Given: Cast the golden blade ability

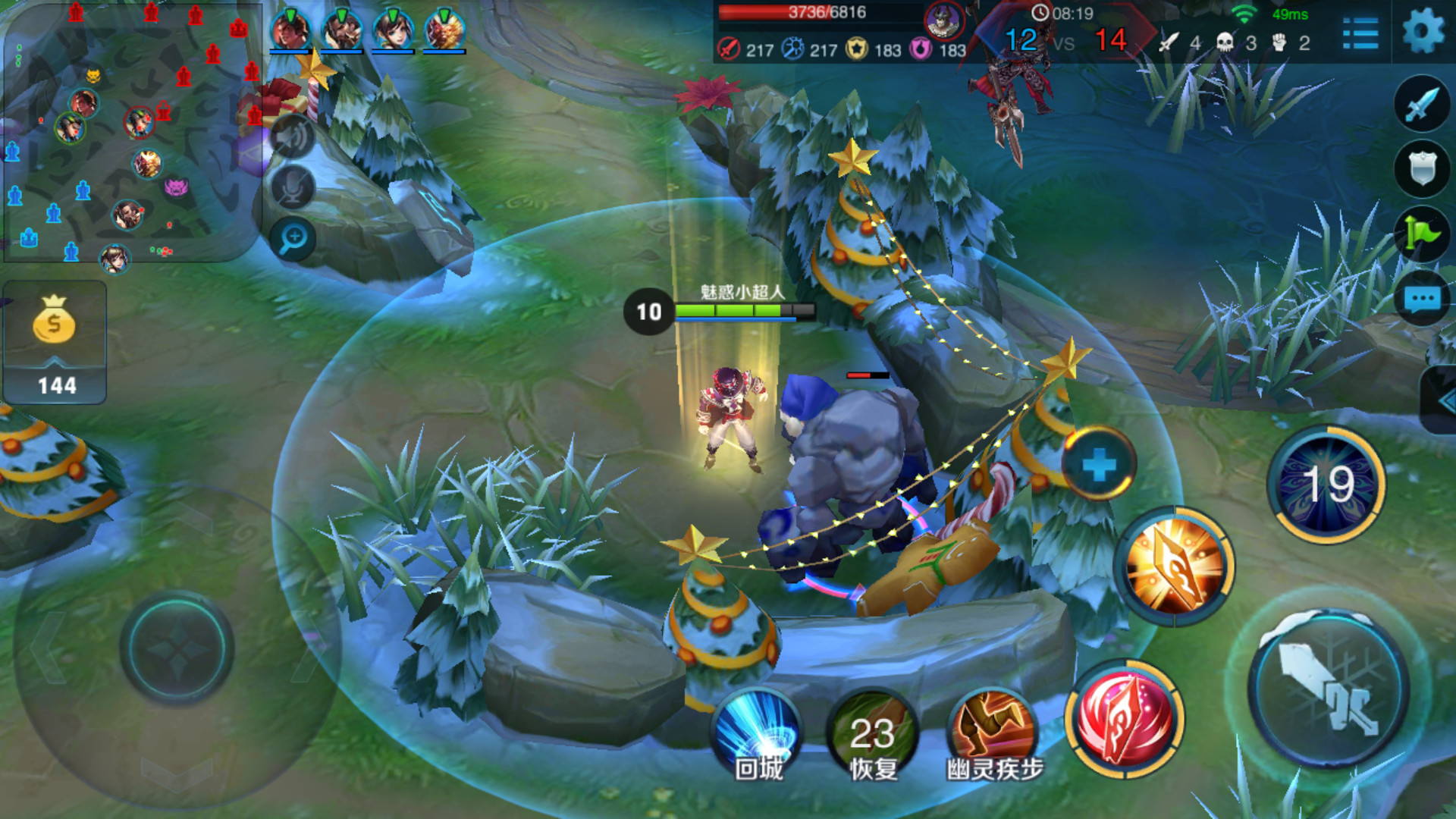Looking at the screenshot, I should [1174, 566].
